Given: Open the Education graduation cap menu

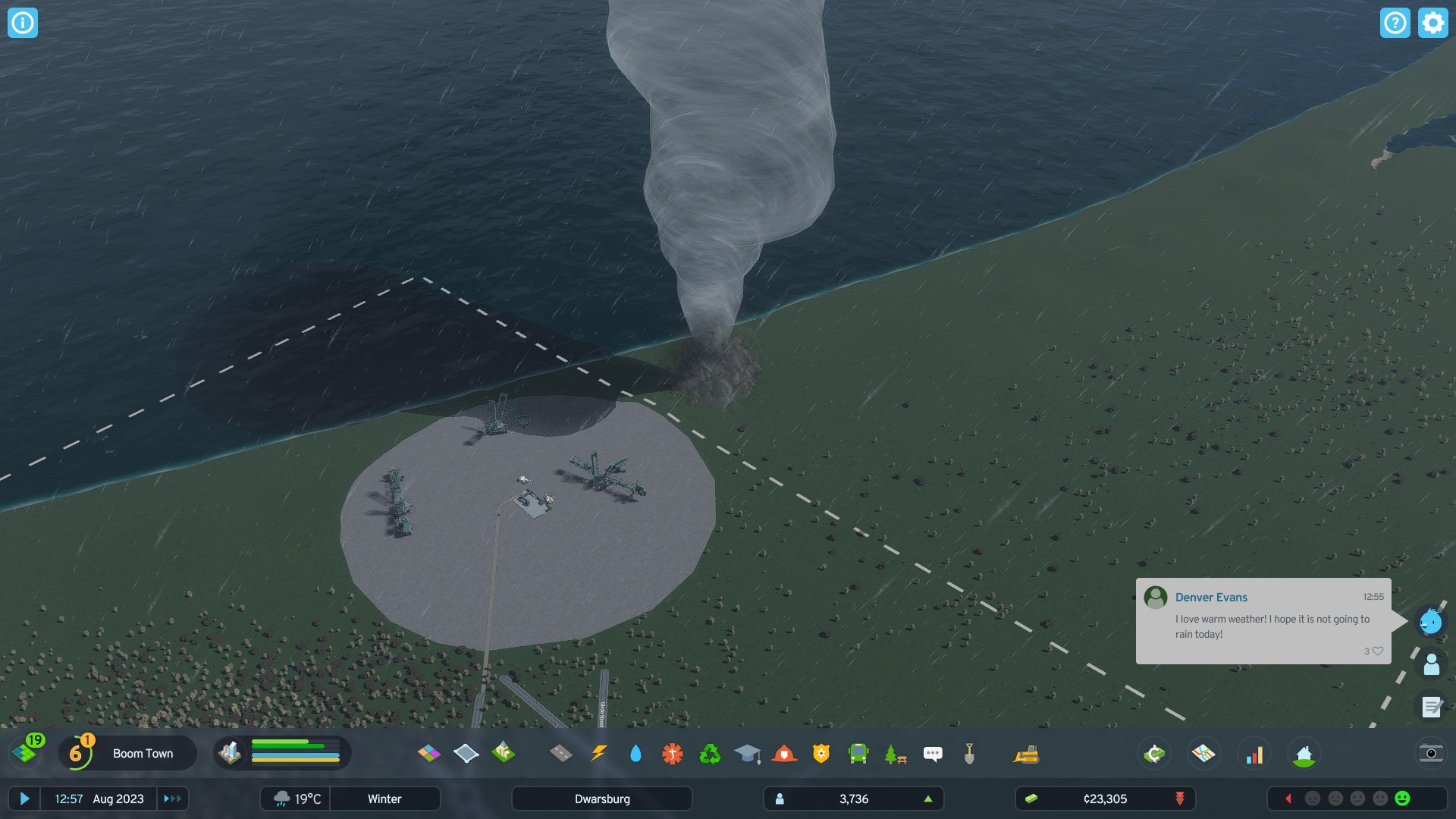Looking at the screenshot, I should (x=747, y=753).
